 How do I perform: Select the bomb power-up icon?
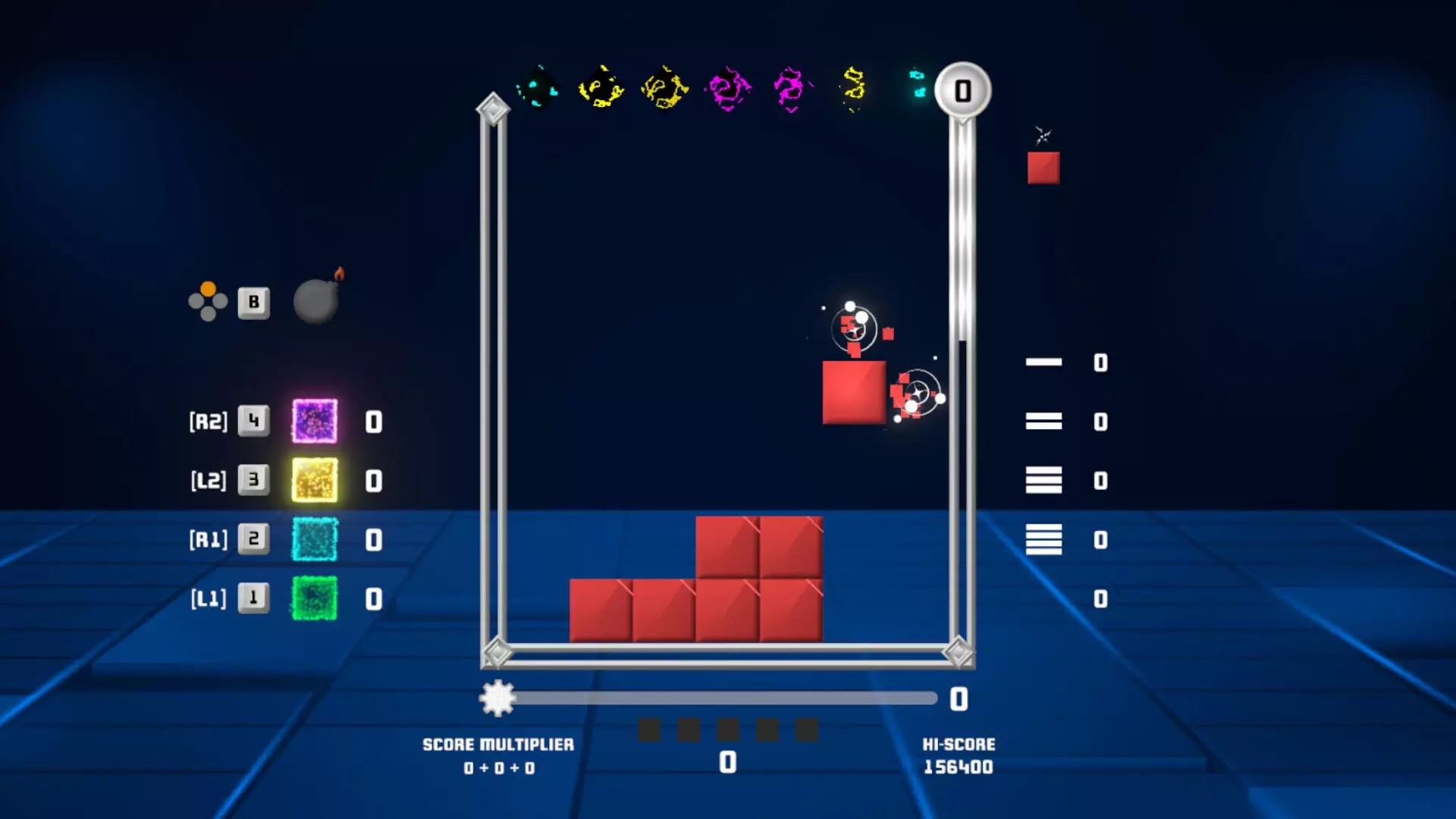click(x=316, y=300)
